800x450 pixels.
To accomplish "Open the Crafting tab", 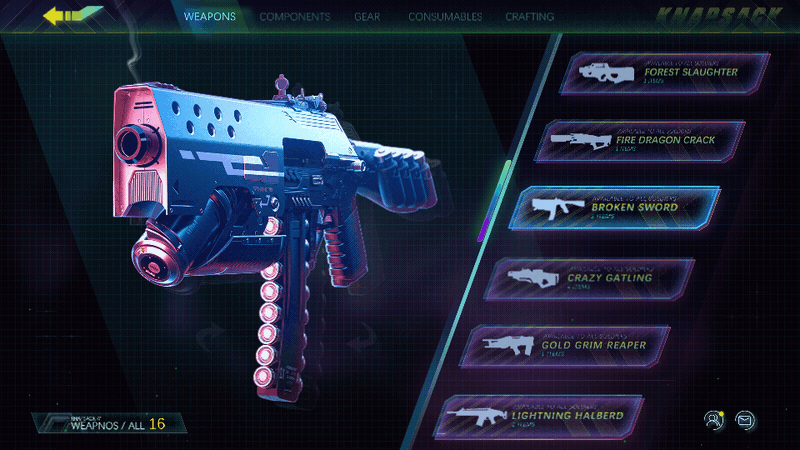I will [x=530, y=17].
